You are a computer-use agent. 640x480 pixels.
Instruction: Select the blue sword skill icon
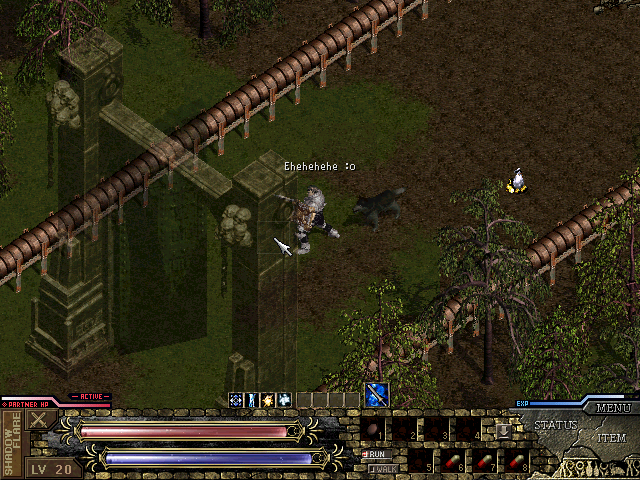[377, 395]
